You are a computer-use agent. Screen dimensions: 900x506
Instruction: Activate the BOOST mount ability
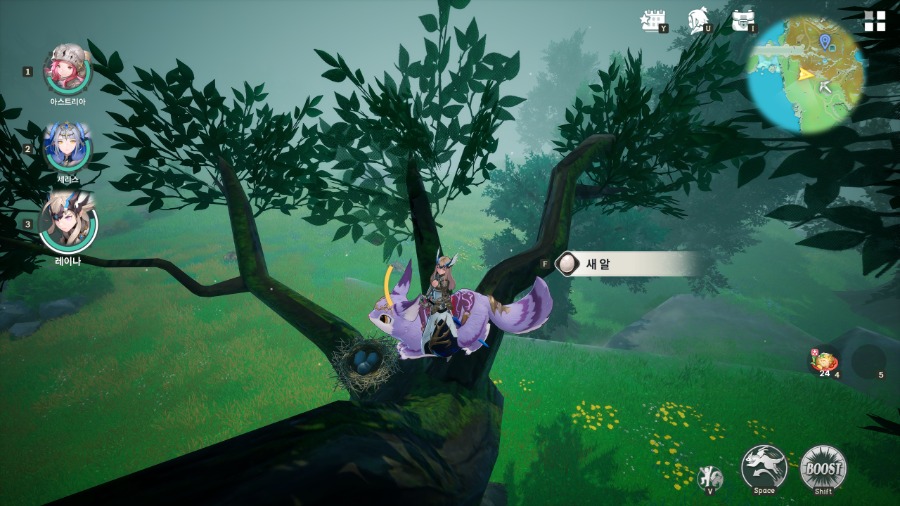pos(823,466)
